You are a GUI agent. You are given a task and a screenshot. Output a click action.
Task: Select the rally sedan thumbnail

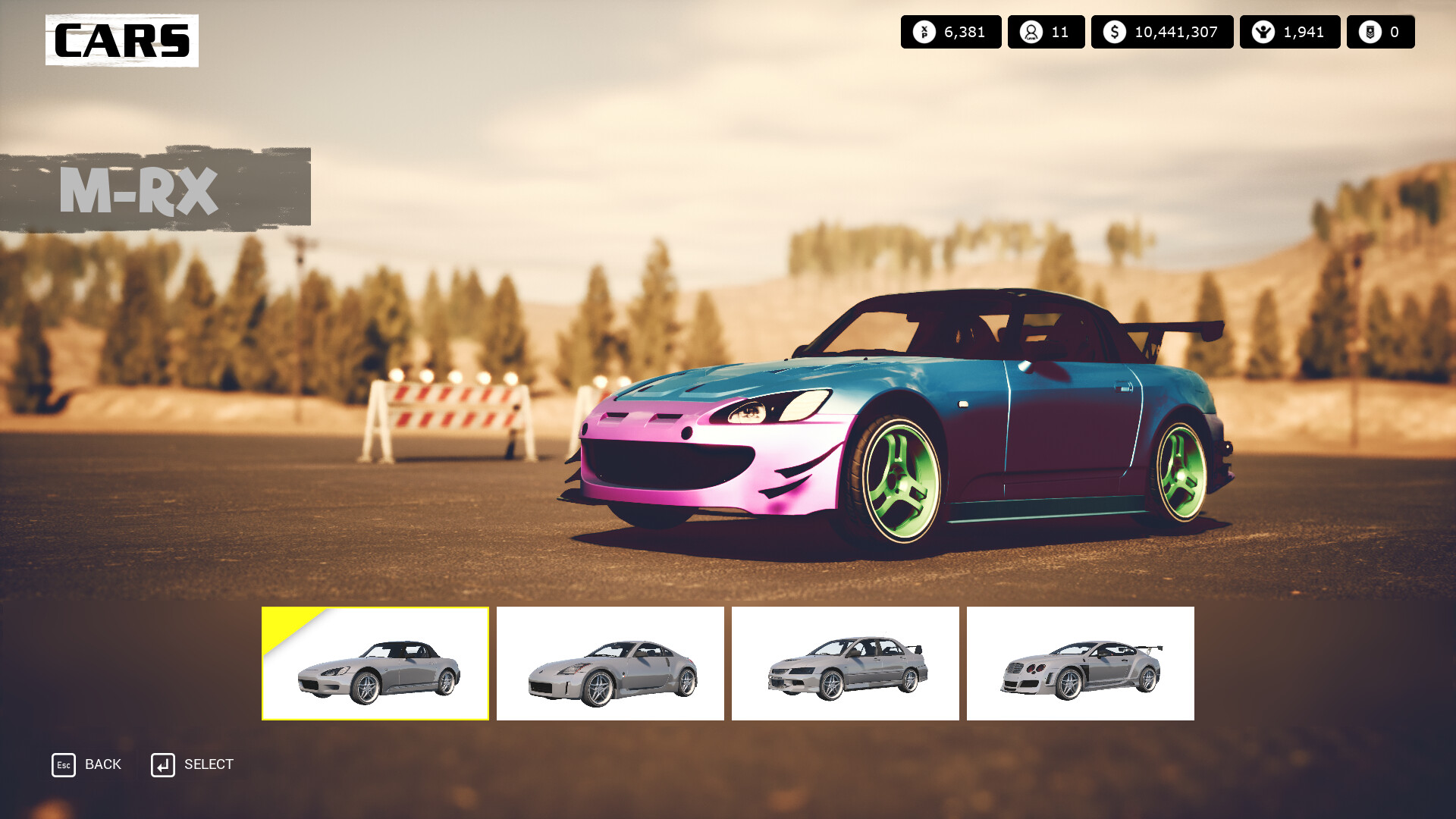pyautogui.click(x=846, y=662)
